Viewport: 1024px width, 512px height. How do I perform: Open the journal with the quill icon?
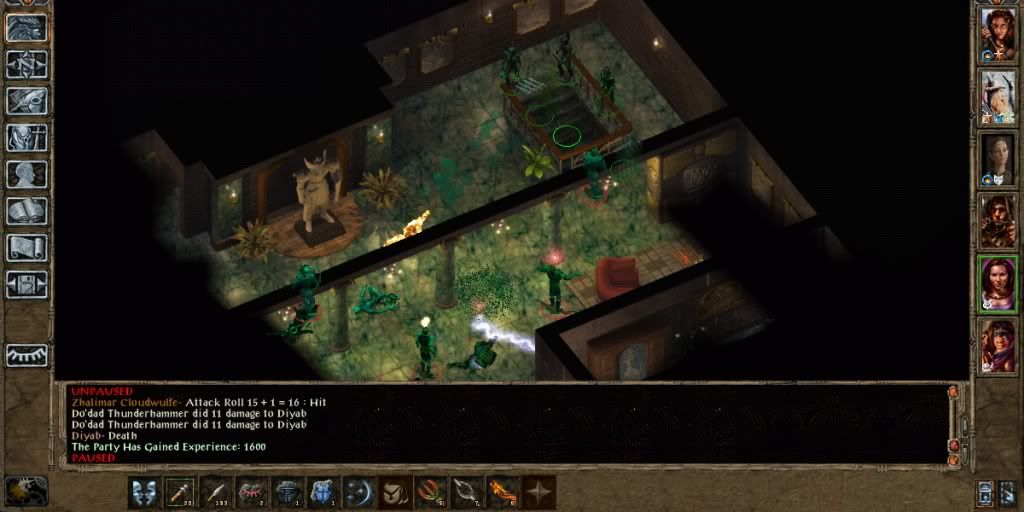click(x=27, y=100)
